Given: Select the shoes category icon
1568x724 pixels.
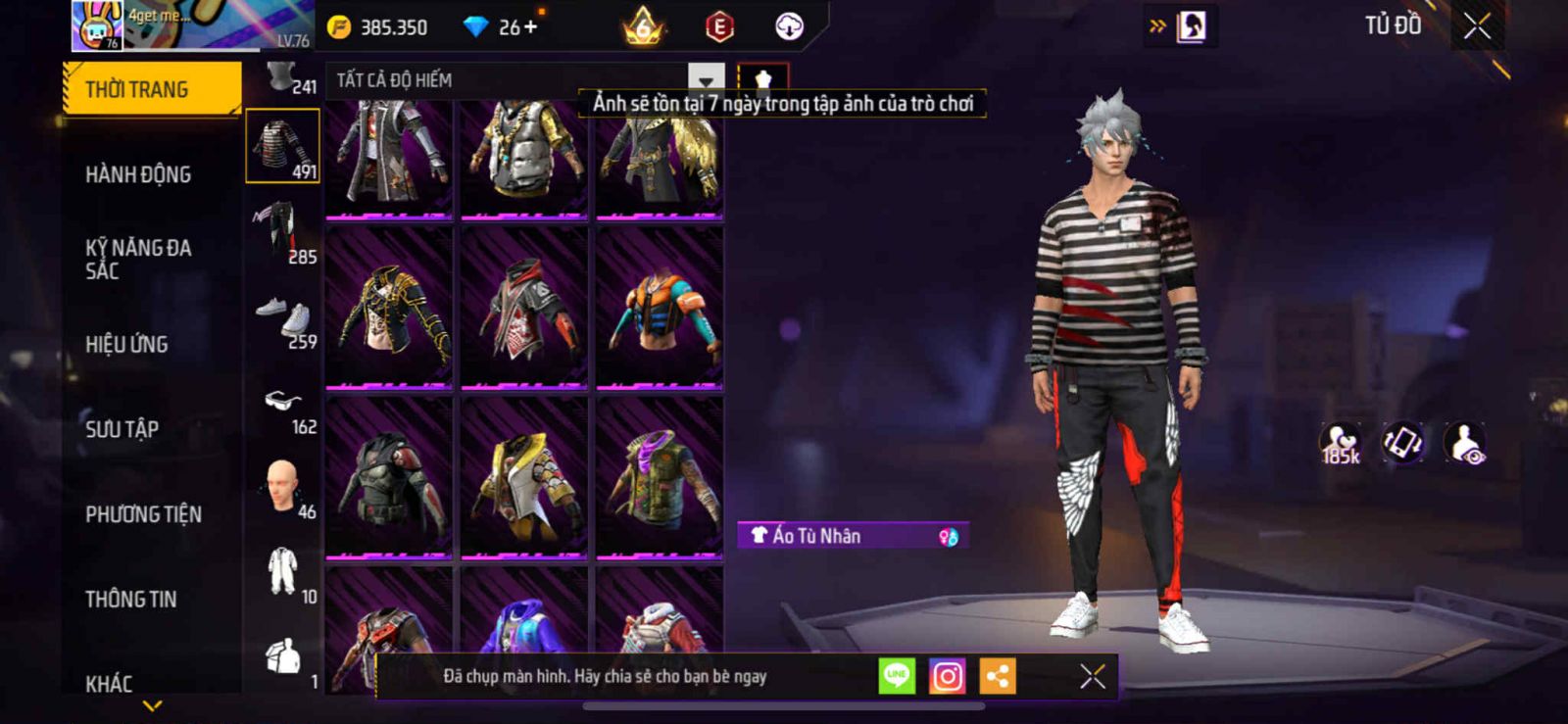Looking at the screenshot, I should tap(282, 318).
